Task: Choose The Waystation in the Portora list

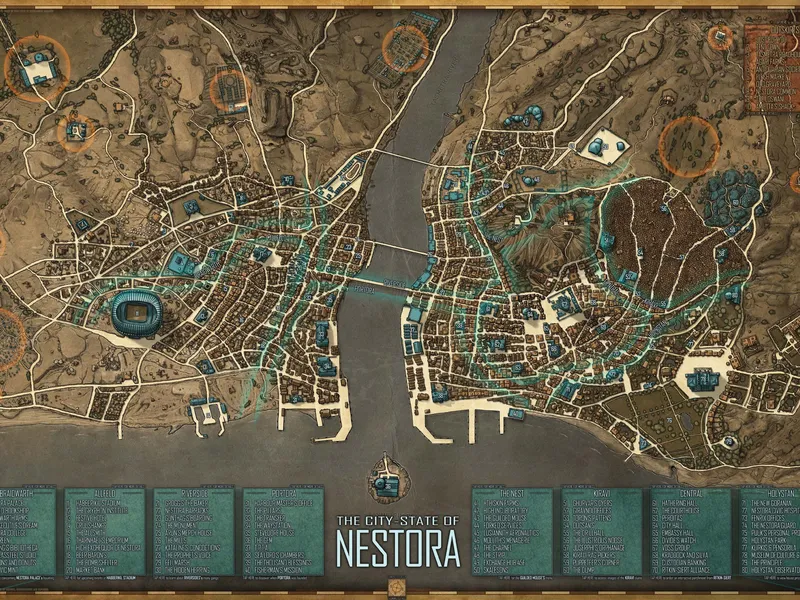Action: 273,525
